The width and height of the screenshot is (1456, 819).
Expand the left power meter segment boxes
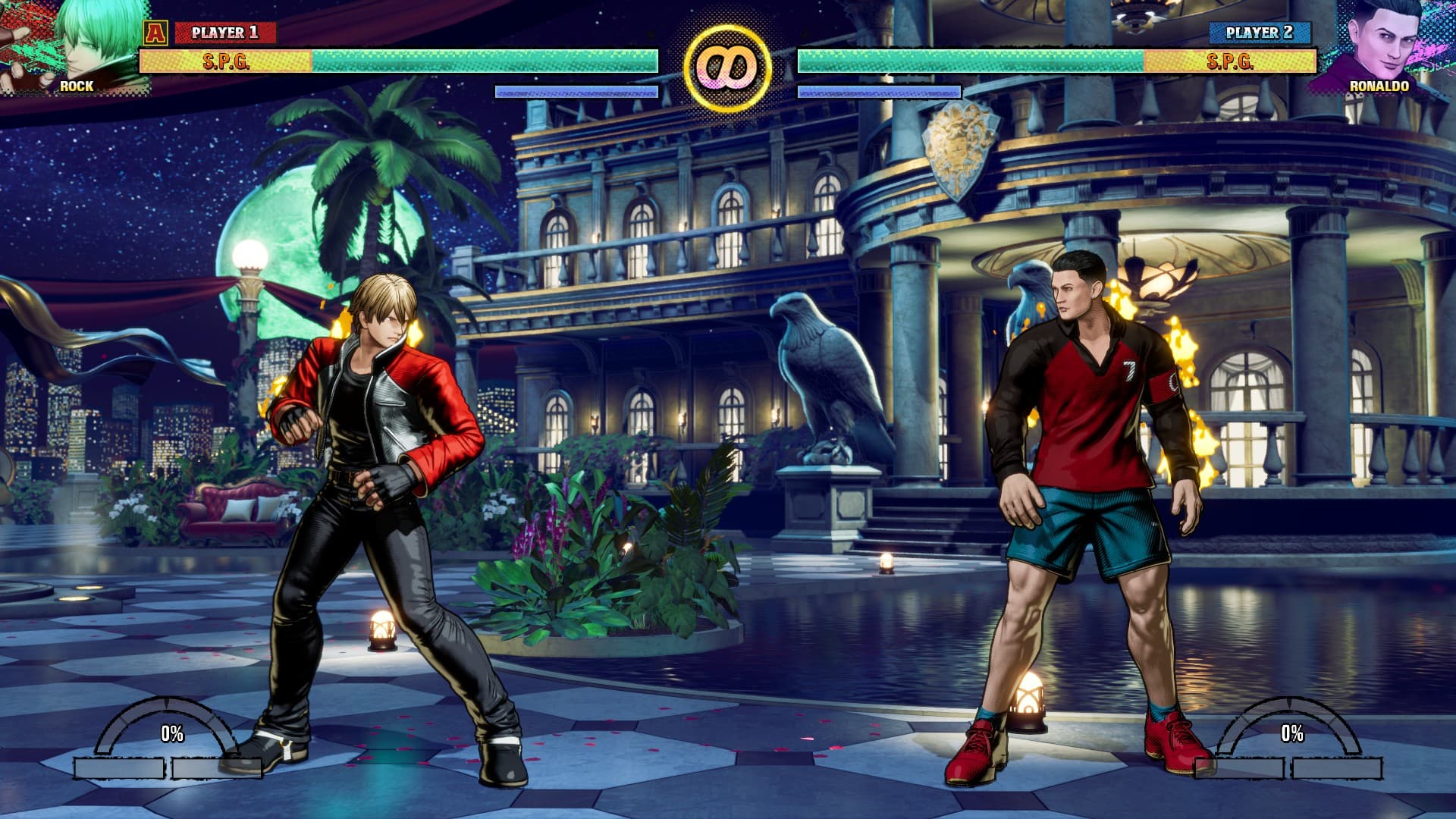(167, 767)
